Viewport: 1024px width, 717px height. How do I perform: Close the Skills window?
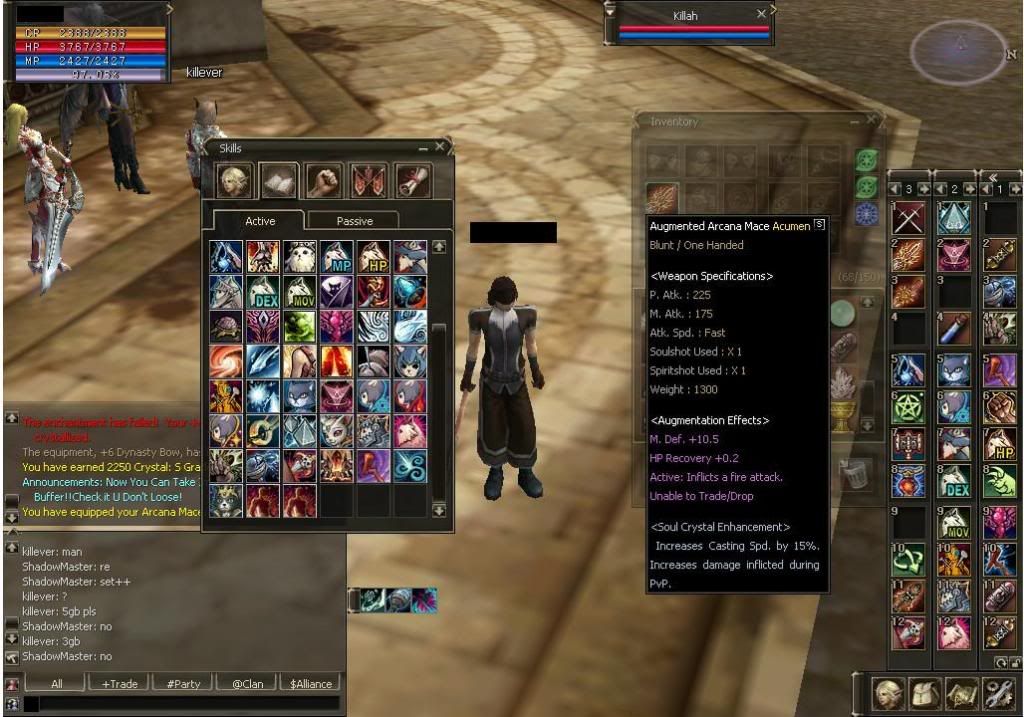coord(440,148)
